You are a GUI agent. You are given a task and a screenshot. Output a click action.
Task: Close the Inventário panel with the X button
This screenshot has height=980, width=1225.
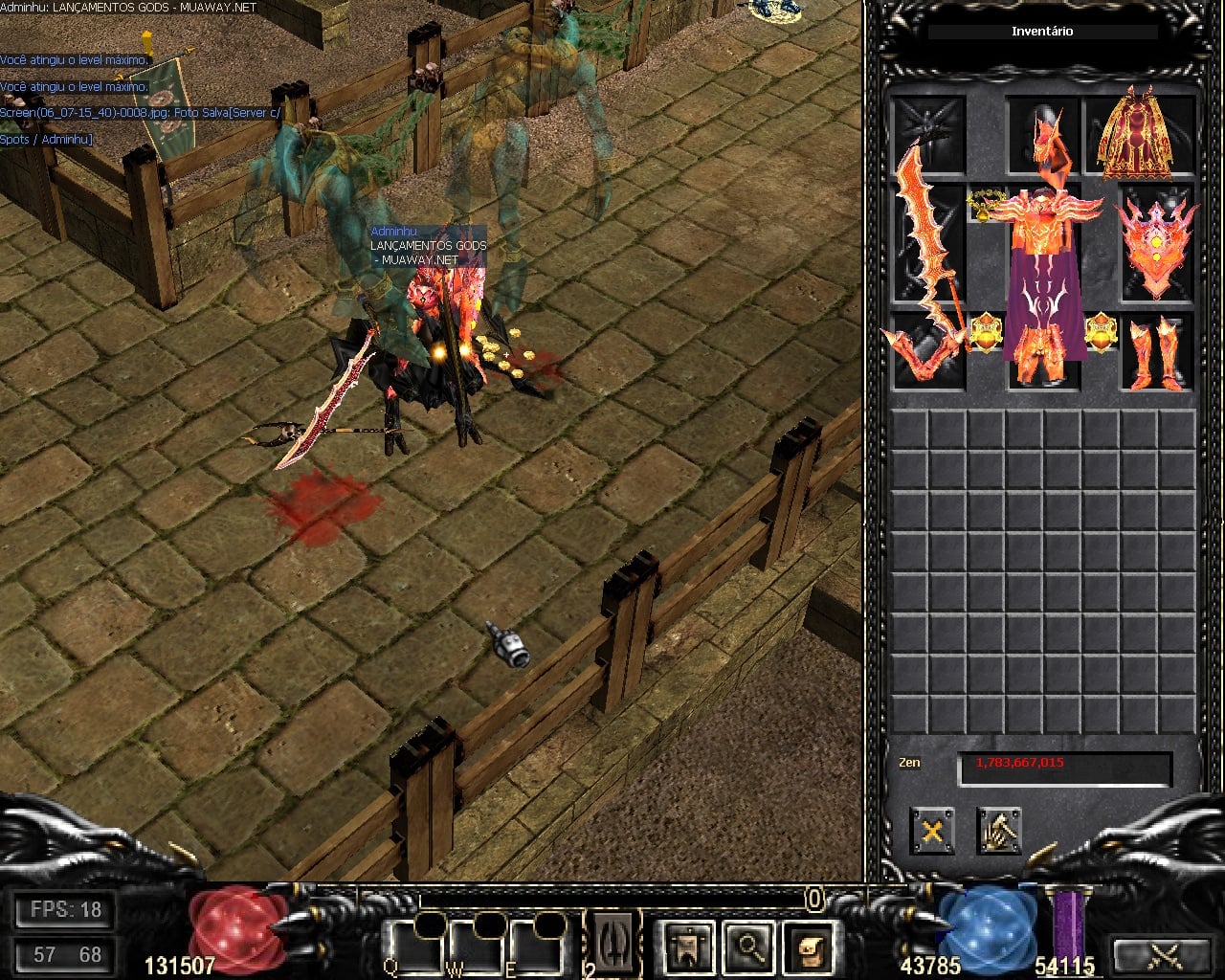click(x=931, y=830)
